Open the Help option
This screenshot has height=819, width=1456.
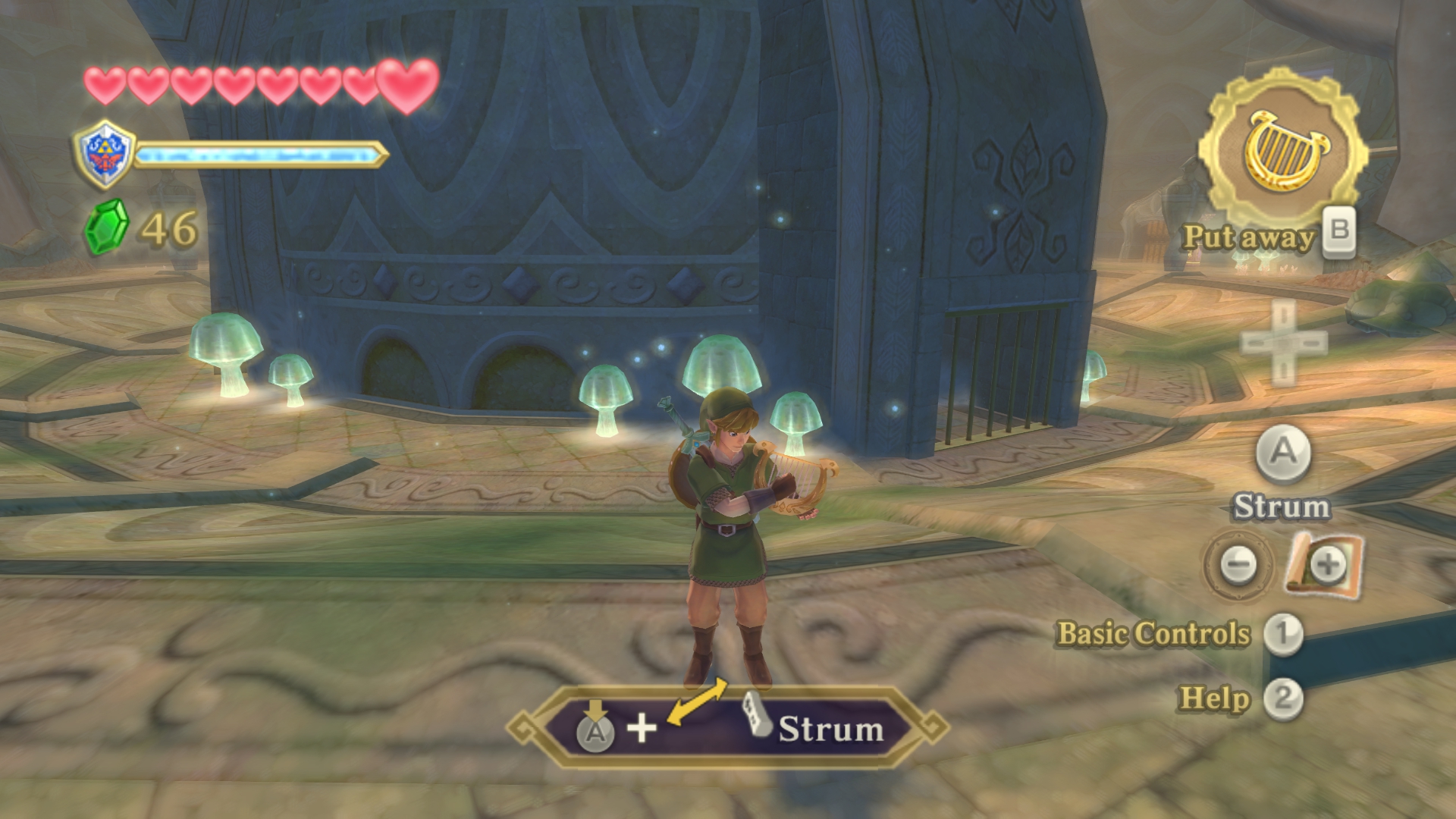coord(1214,698)
